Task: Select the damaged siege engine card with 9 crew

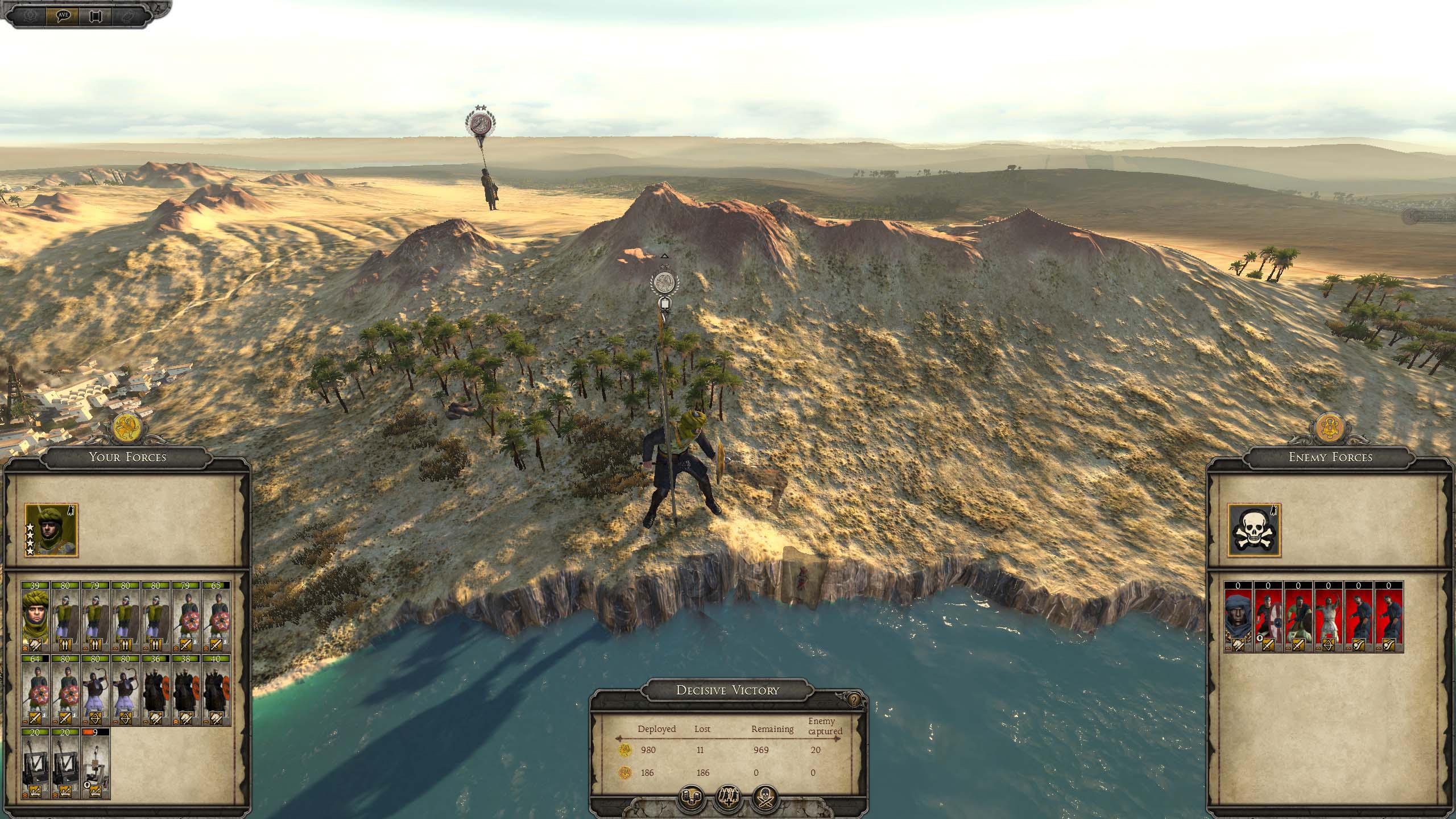Action: tap(96, 763)
